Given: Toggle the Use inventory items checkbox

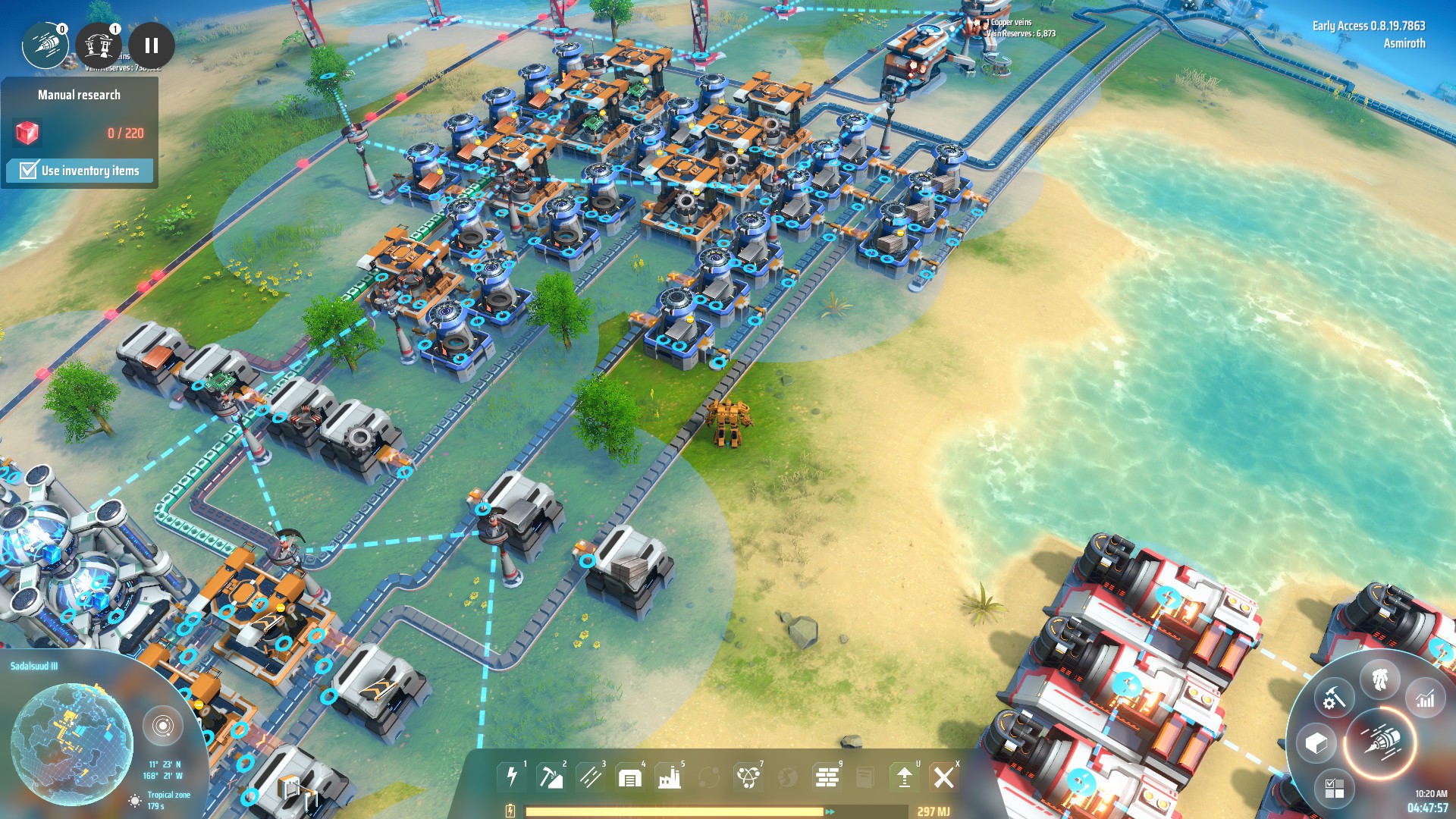Looking at the screenshot, I should (x=29, y=170).
